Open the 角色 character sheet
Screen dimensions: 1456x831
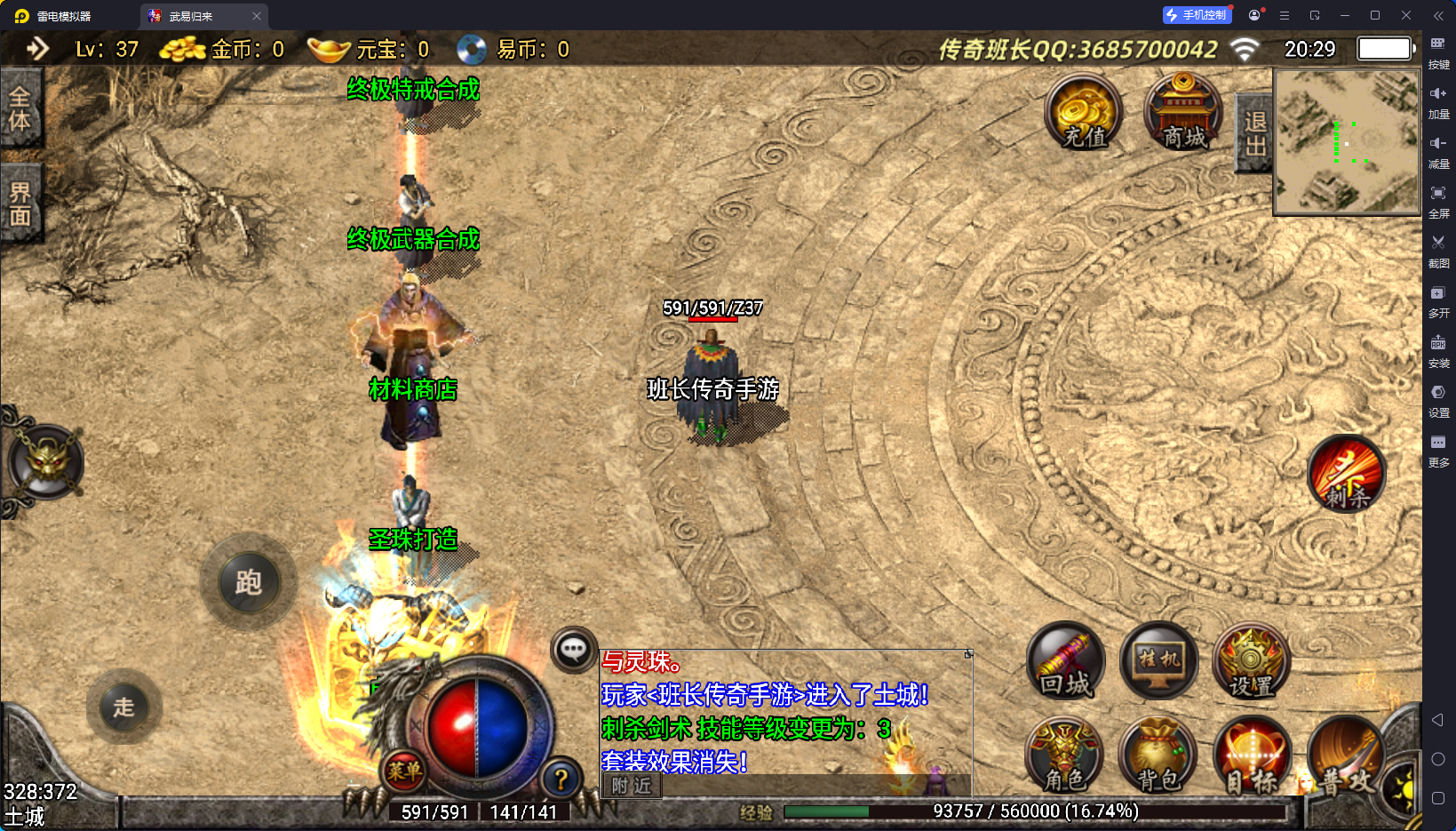(x=1064, y=757)
